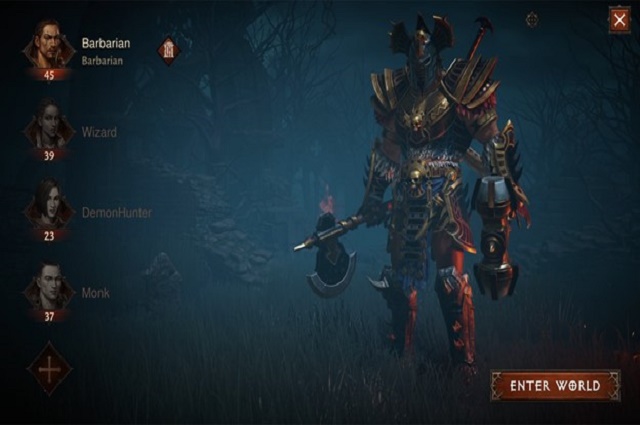Add a new character with the plus button
This screenshot has height=425, width=640.
(49, 368)
